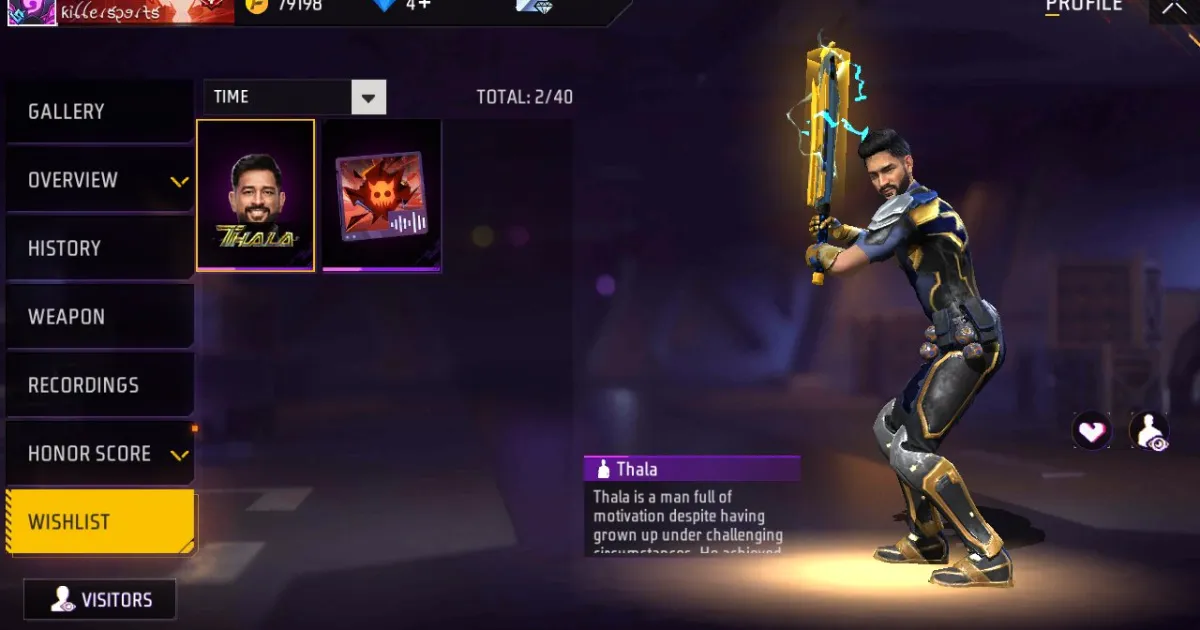
Task: Select the Thala character wishlist card
Action: point(256,195)
